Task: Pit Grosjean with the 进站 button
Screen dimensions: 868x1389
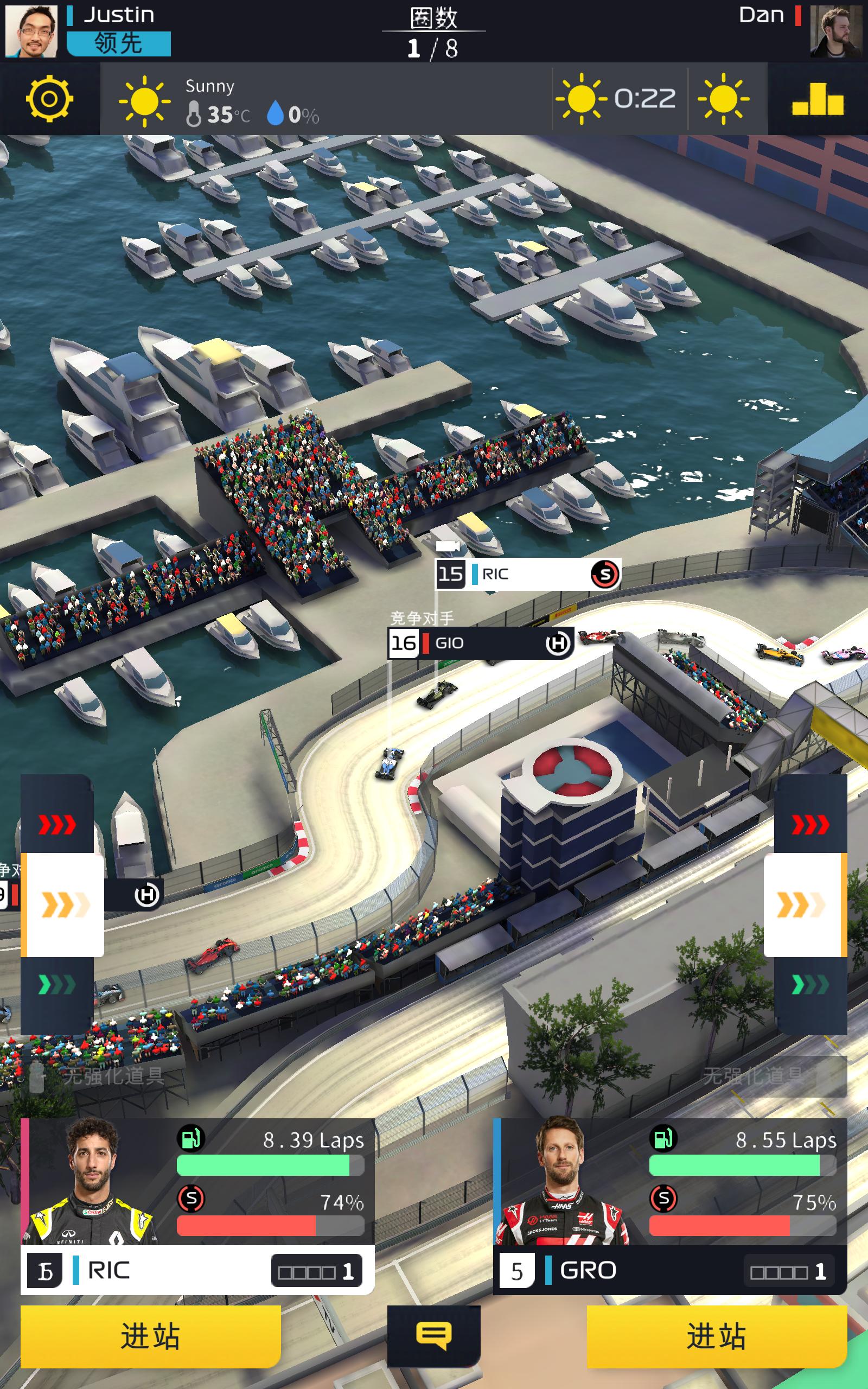Action: pyautogui.click(x=717, y=1336)
